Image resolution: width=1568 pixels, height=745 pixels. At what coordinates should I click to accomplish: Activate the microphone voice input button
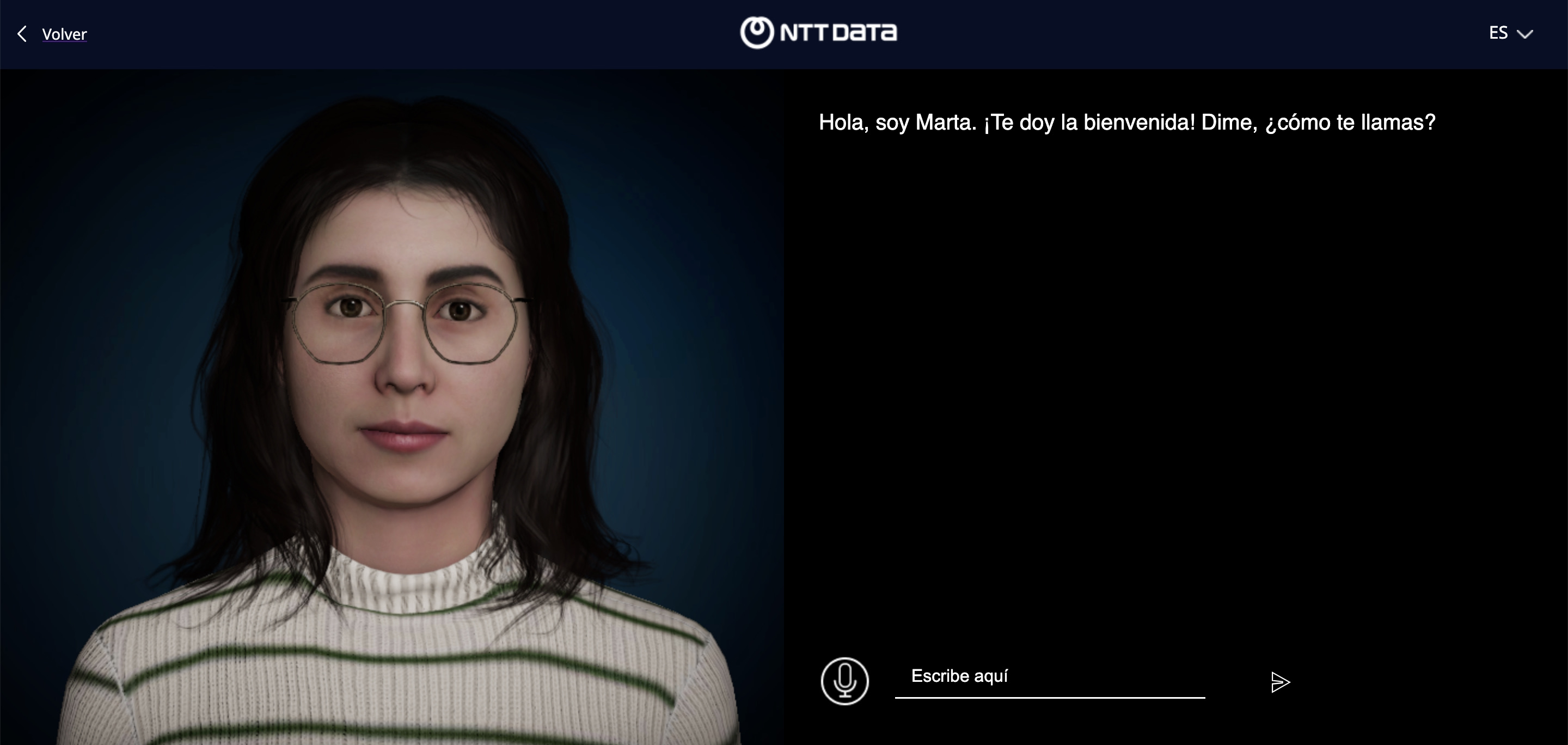[844, 681]
